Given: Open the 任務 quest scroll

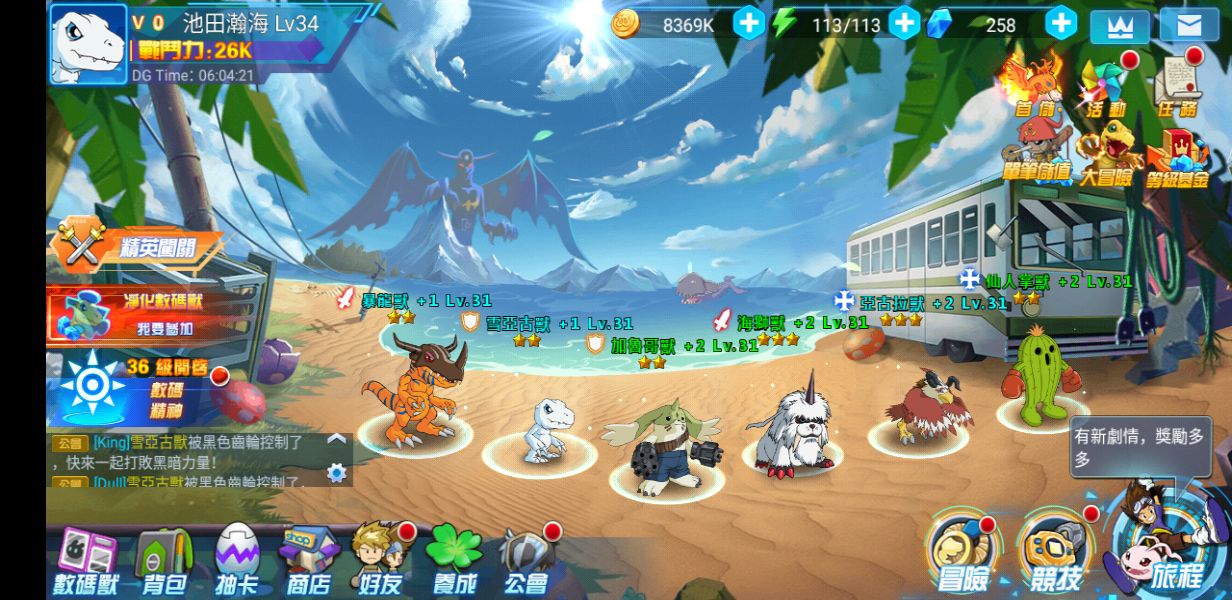Looking at the screenshot, I should point(1178,86).
